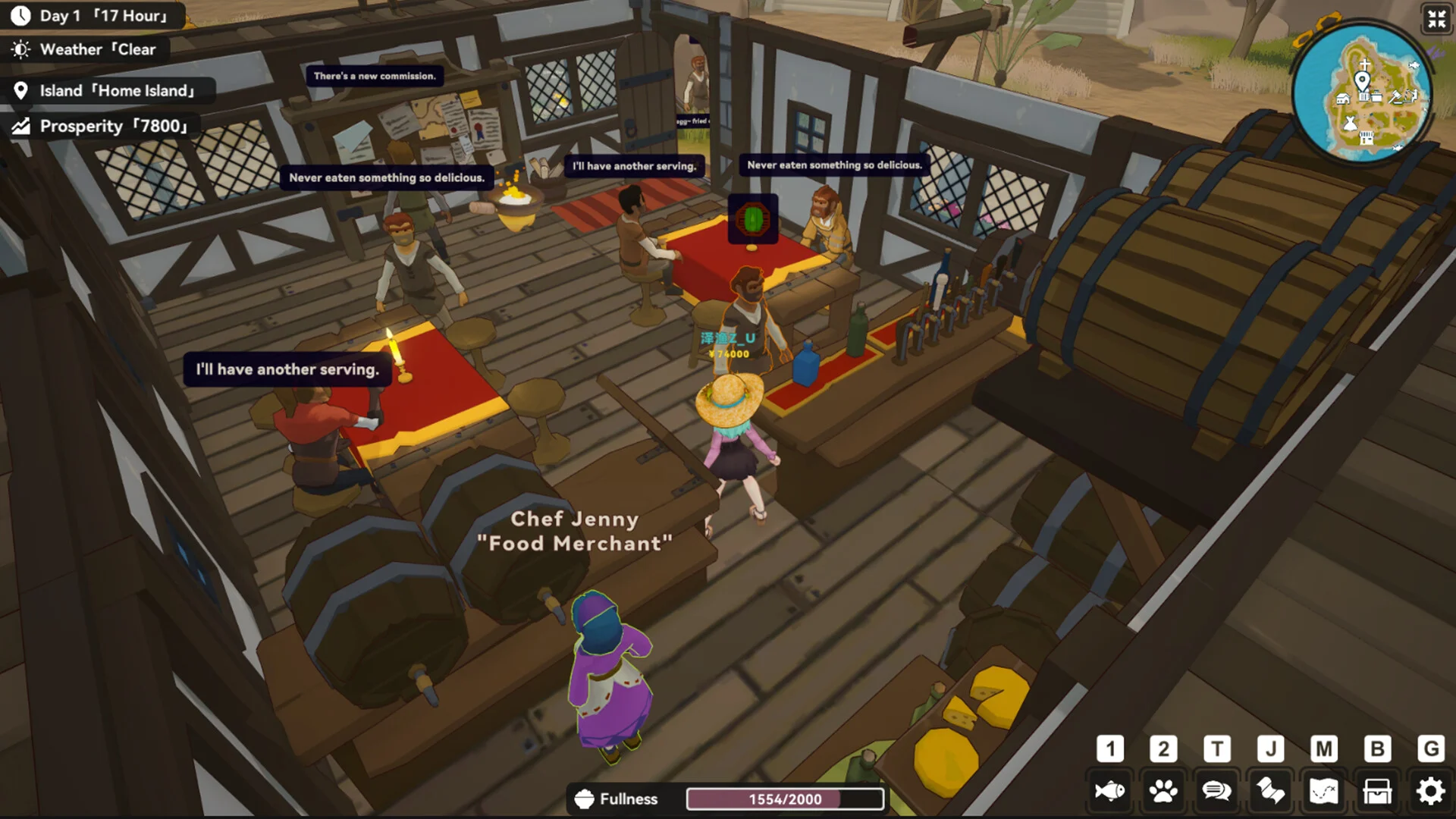Screen dimensions: 1456x819
Task: Open the fish icon menu
Action: point(1110,792)
